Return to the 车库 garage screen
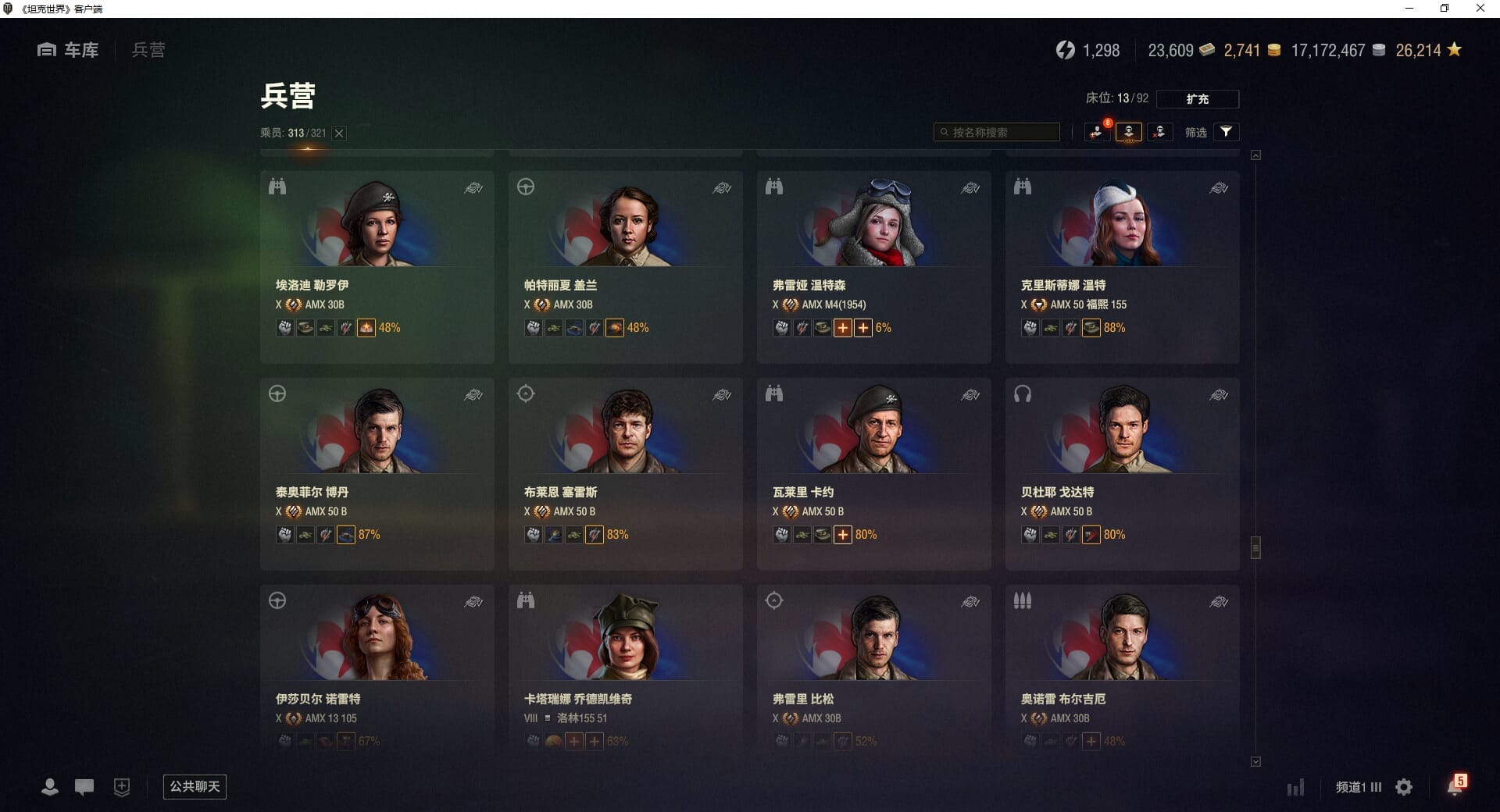 click(69, 50)
